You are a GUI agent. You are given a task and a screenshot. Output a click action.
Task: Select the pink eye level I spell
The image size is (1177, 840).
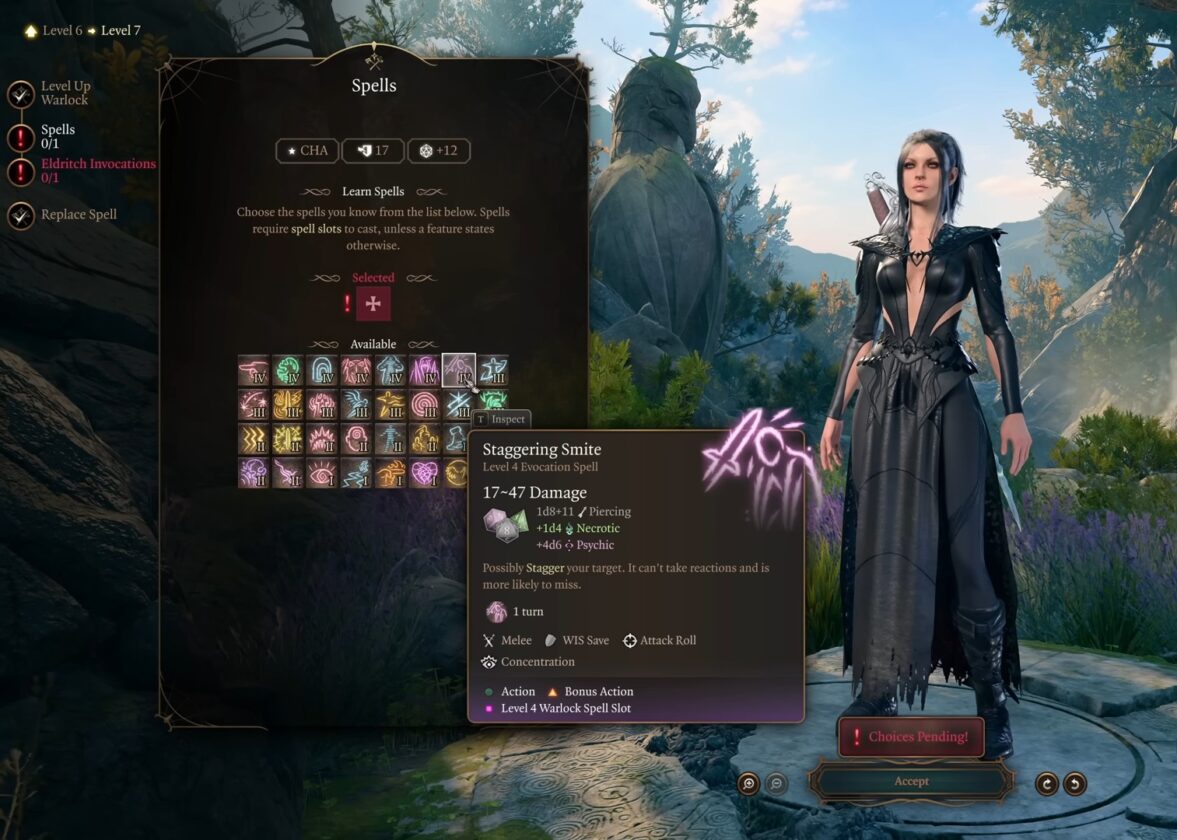322,473
